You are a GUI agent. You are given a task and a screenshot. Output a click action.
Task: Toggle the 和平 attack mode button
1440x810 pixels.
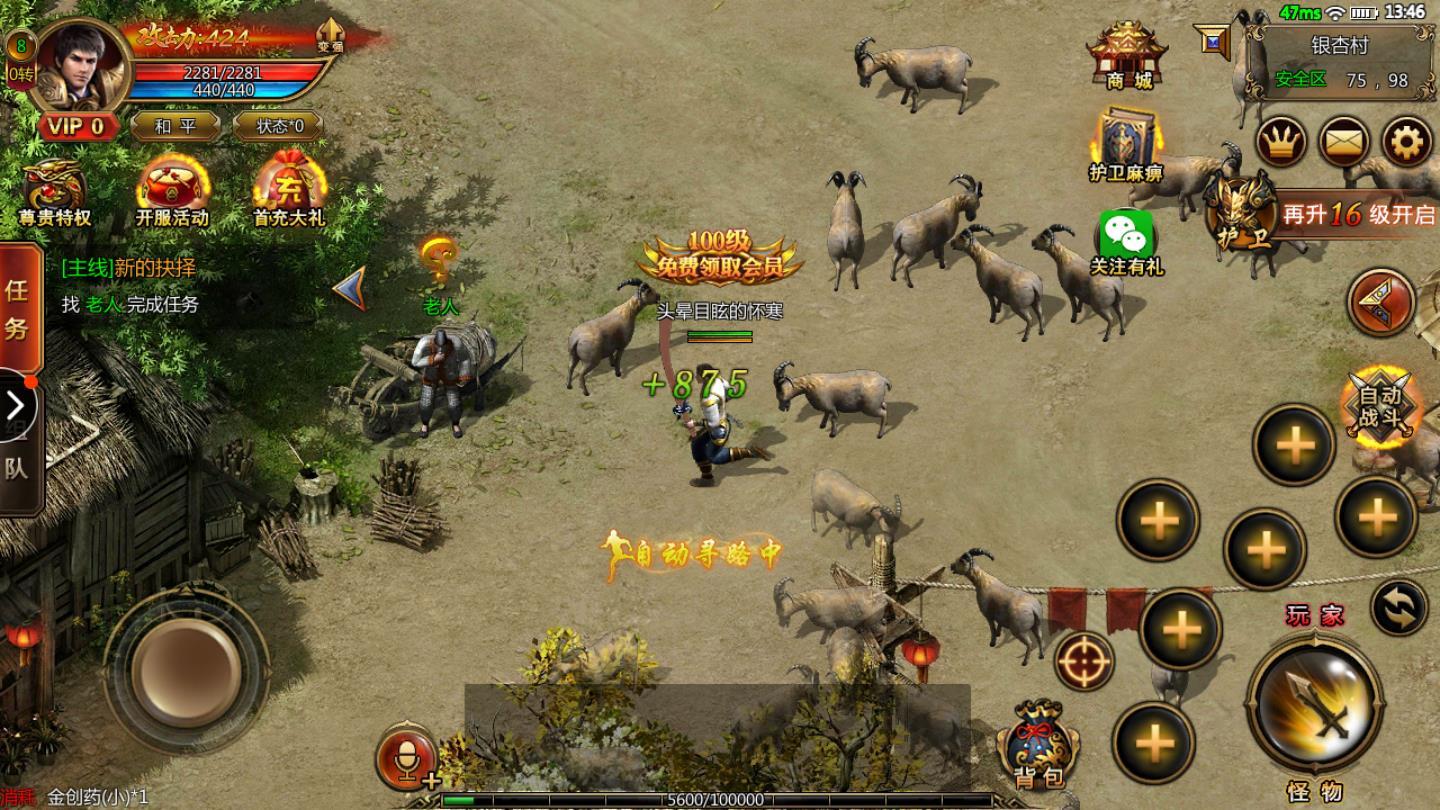175,126
